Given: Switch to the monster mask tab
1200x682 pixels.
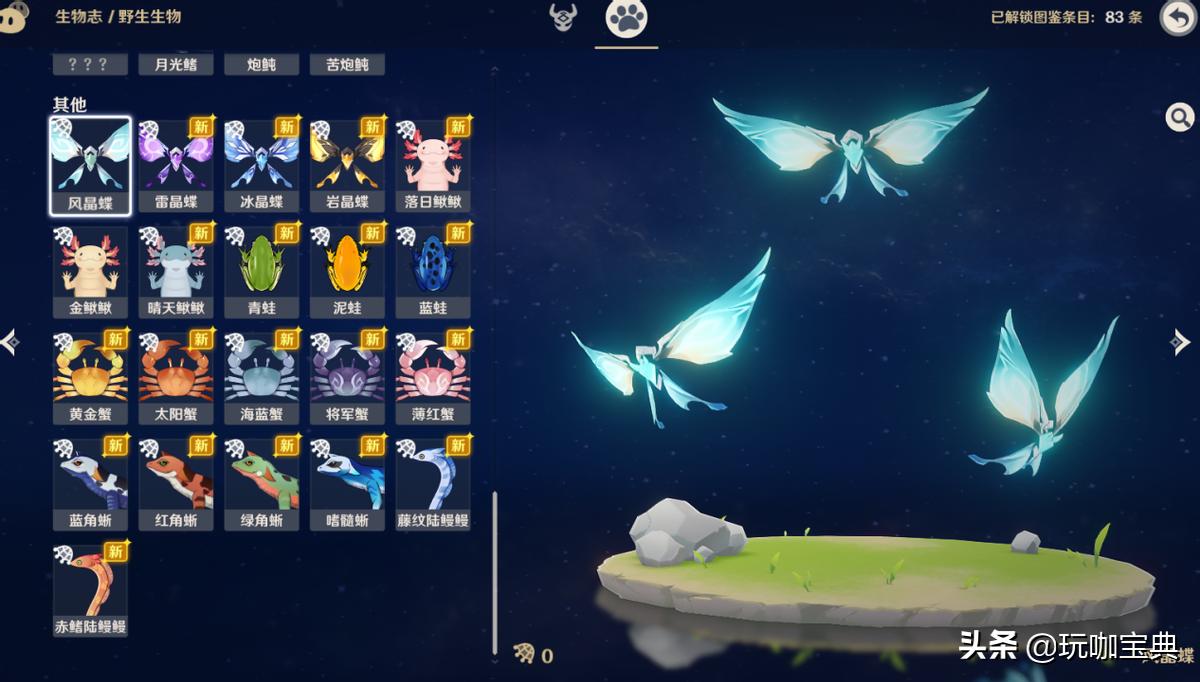Looking at the screenshot, I should [x=563, y=17].
